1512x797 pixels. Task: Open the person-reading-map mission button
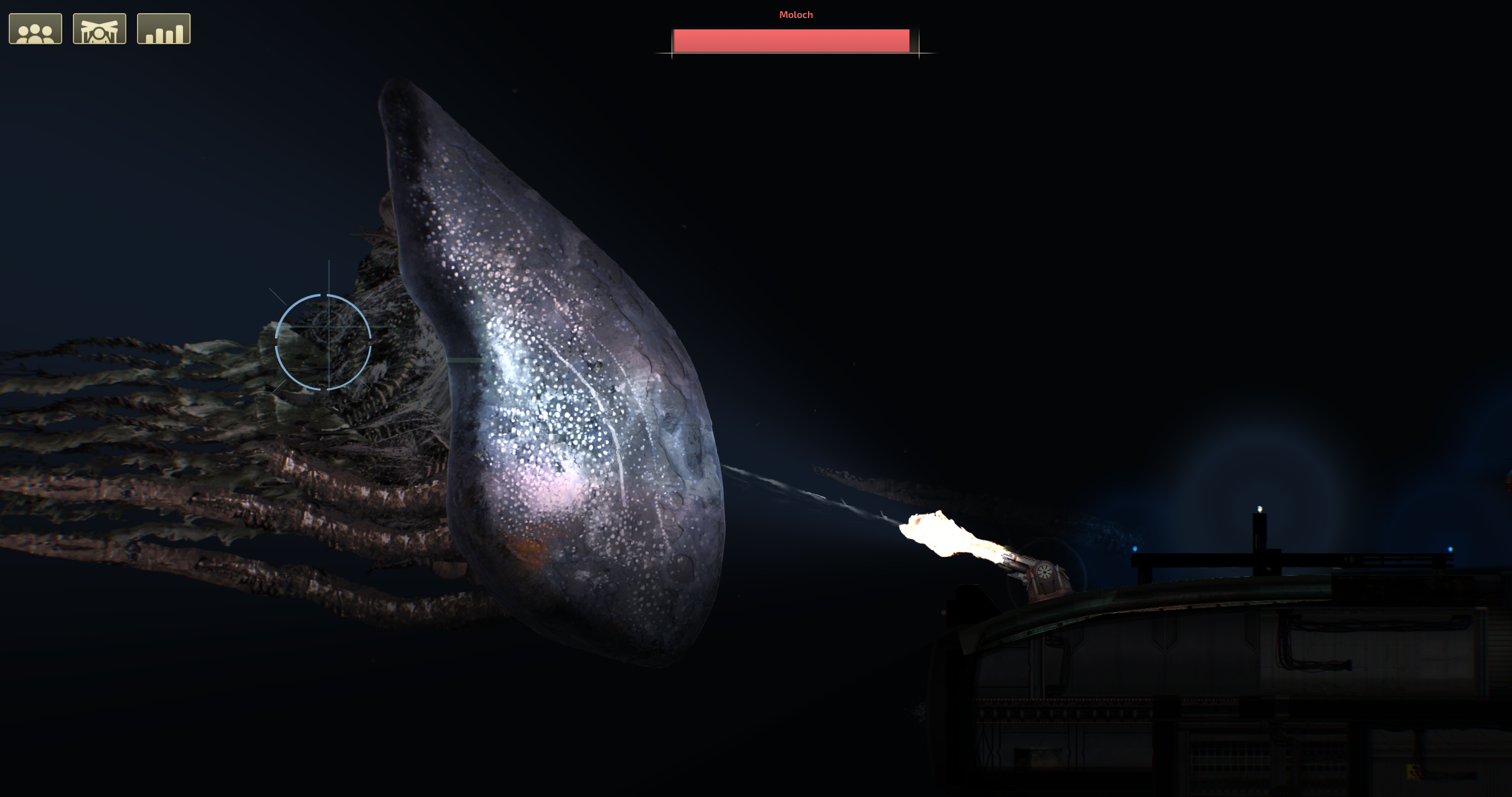(x=100, y=29)
